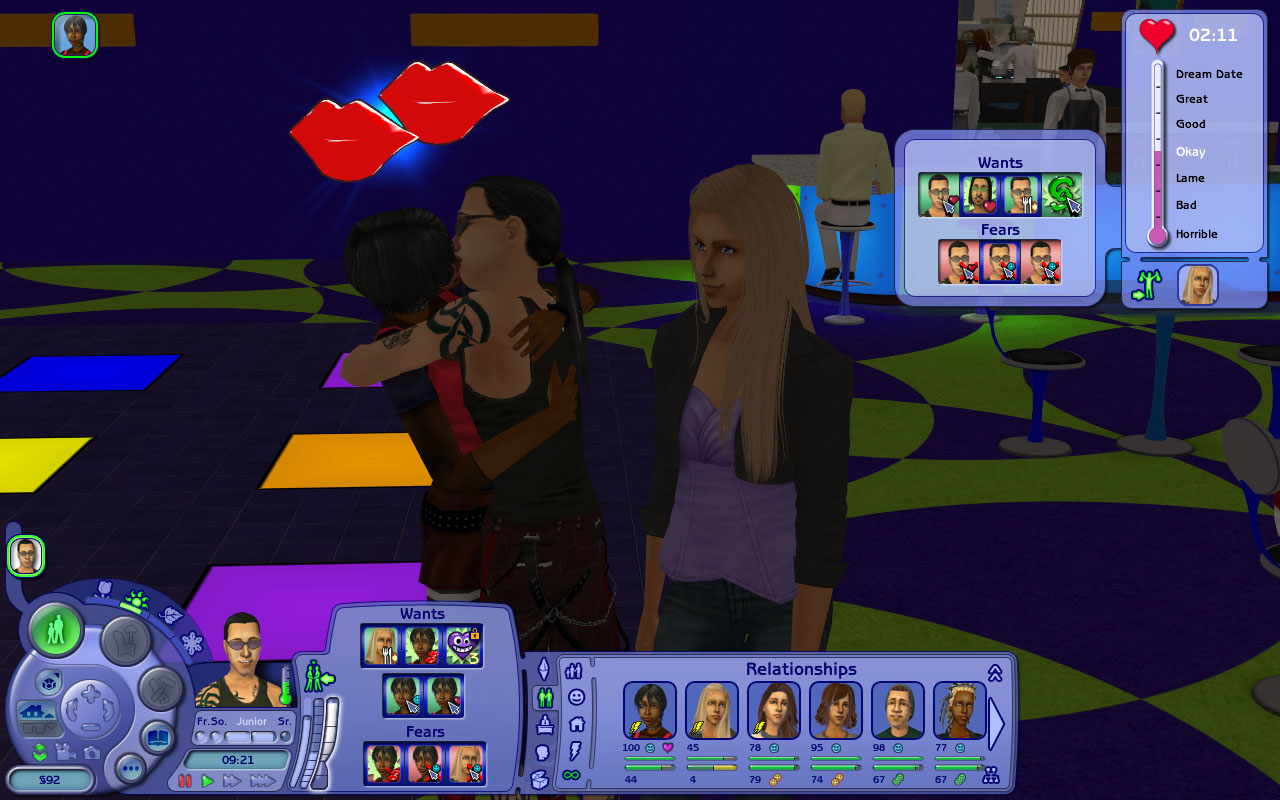The width and height of the screenshot is (1280, 800).
Task: Open the storytelling album book button
Action: (x=157, y=739)
